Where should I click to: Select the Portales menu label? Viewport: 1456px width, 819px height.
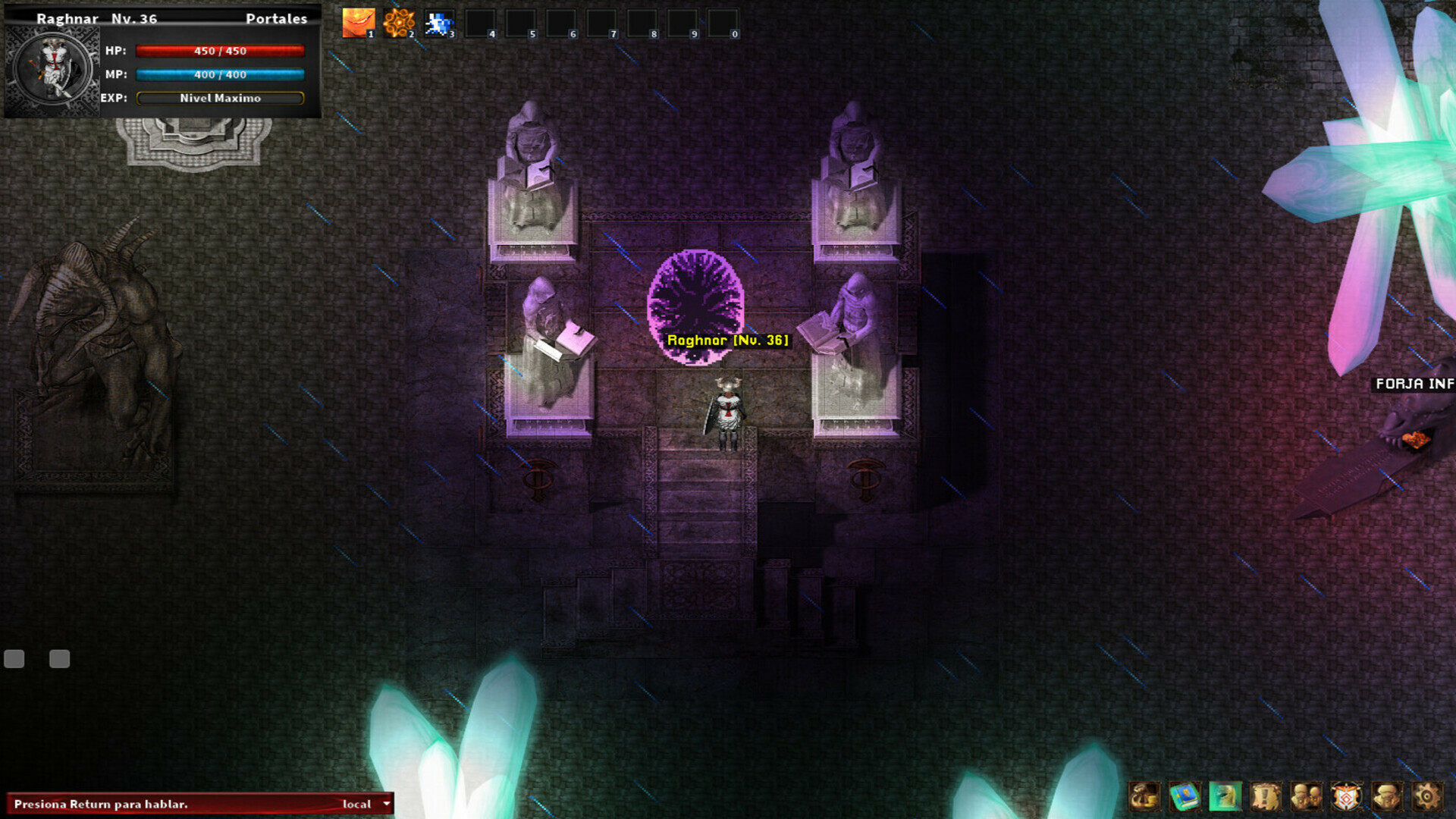276,19
